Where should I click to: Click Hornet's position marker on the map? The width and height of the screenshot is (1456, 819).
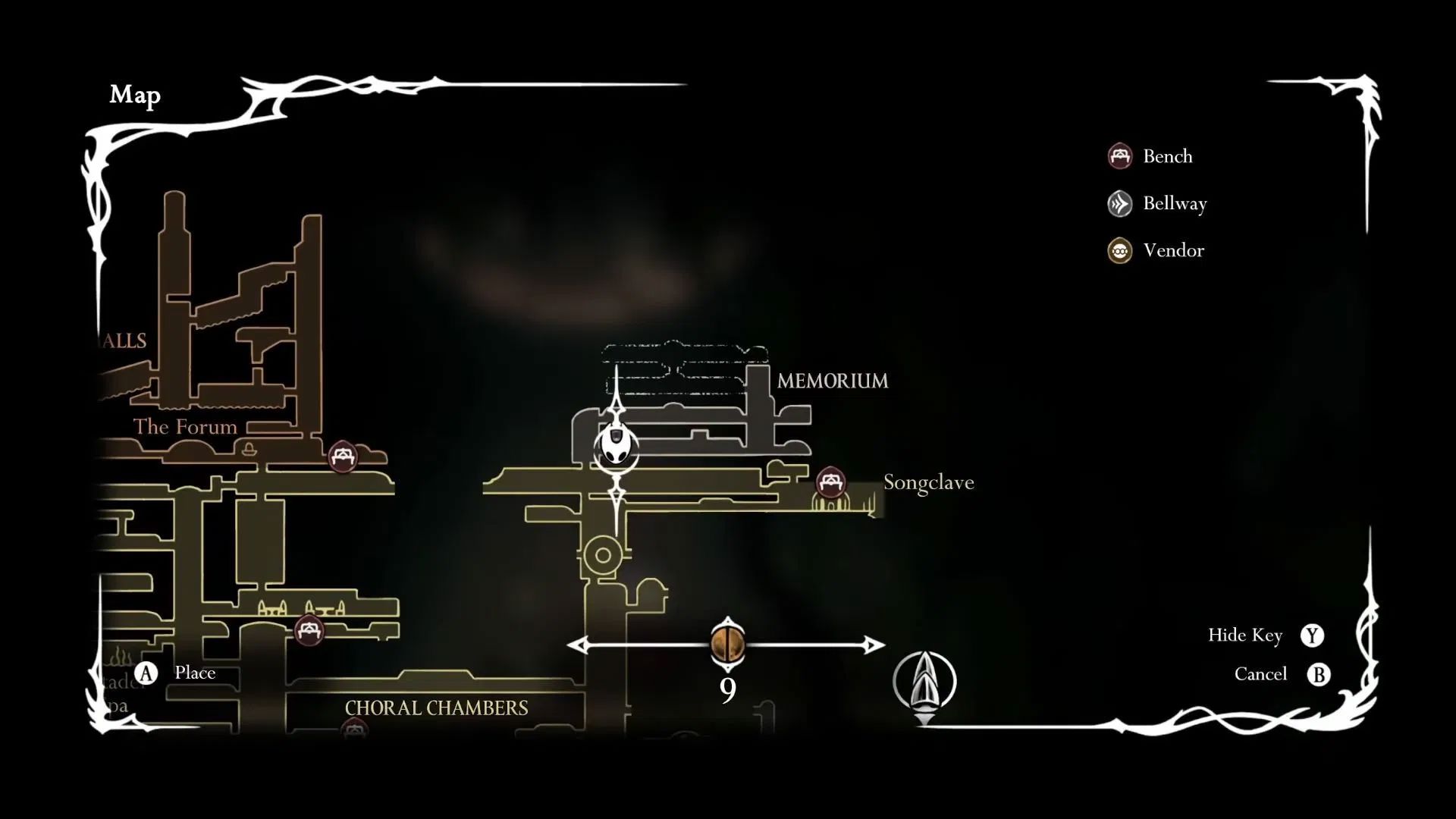tap(617, 447)
